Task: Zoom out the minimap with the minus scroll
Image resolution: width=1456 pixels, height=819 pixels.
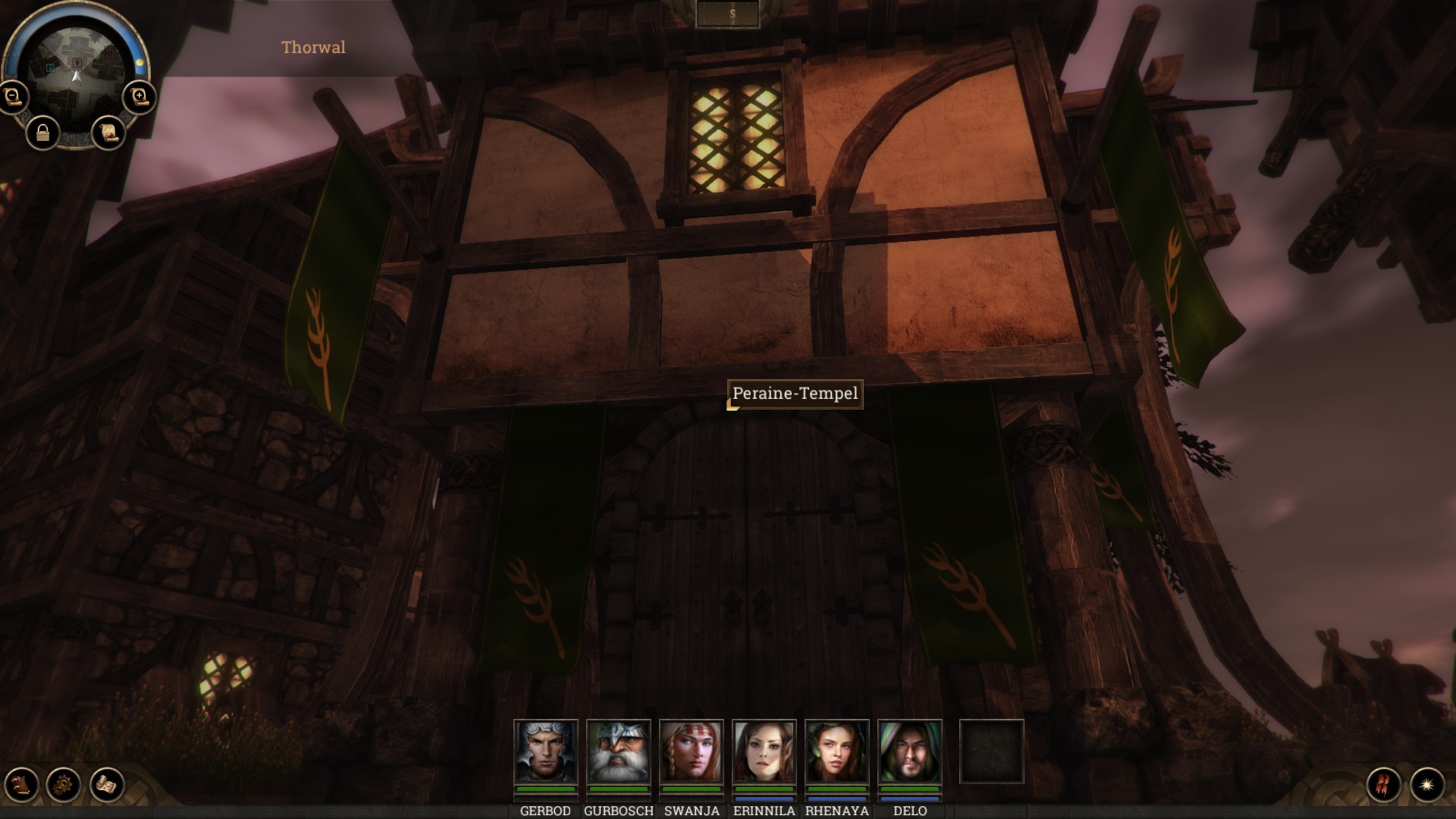Action: click(13, 97)
